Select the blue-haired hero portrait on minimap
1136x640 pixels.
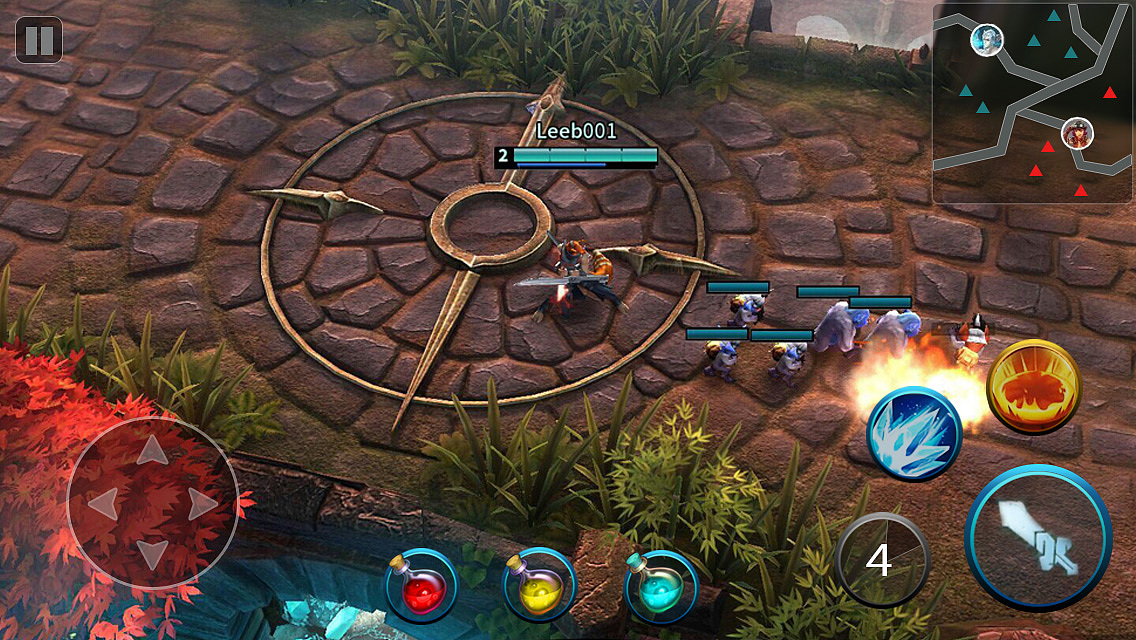(x=987, y=40)
